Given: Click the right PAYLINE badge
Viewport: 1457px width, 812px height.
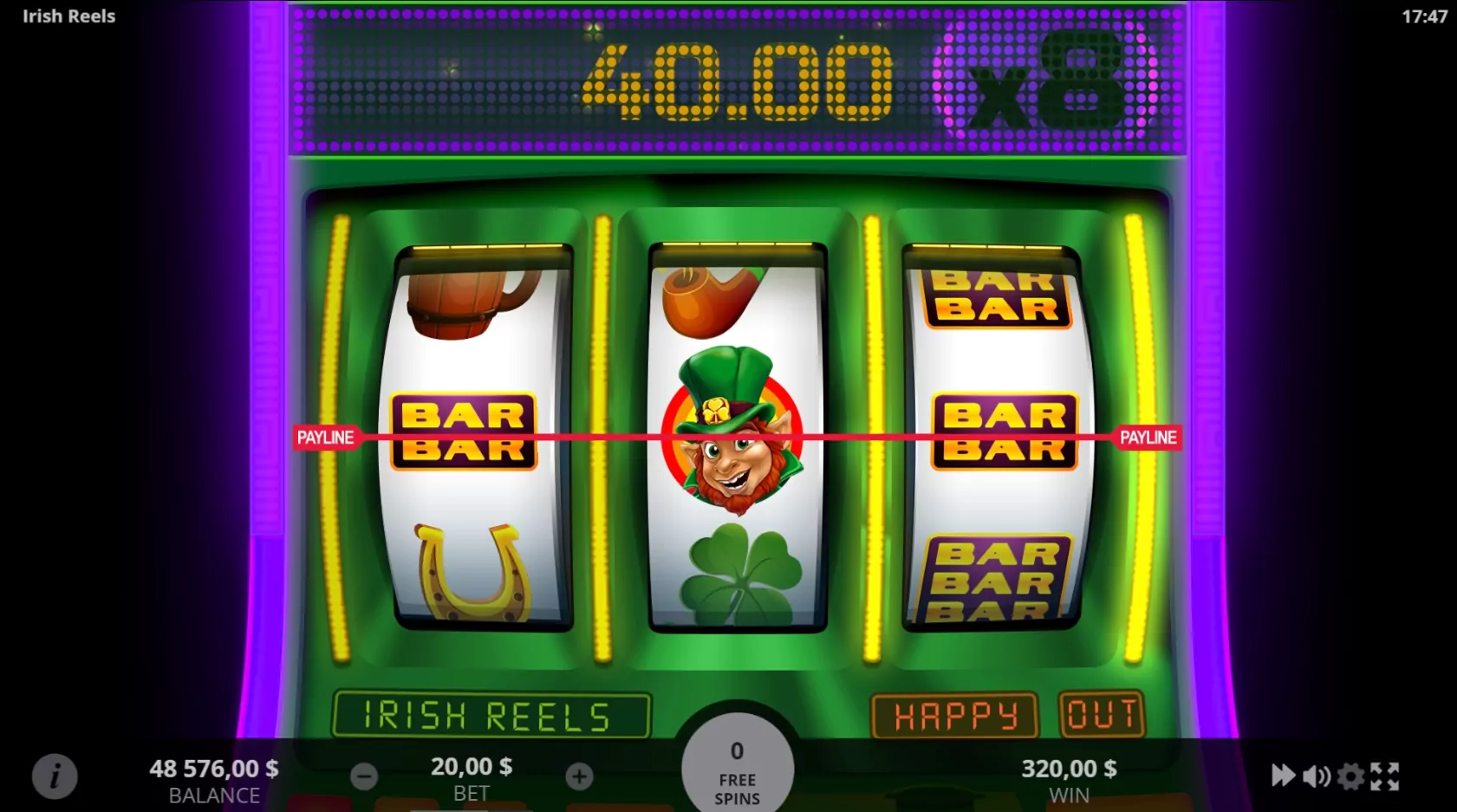Looking at the screenshot, I should pos(1149,437).
